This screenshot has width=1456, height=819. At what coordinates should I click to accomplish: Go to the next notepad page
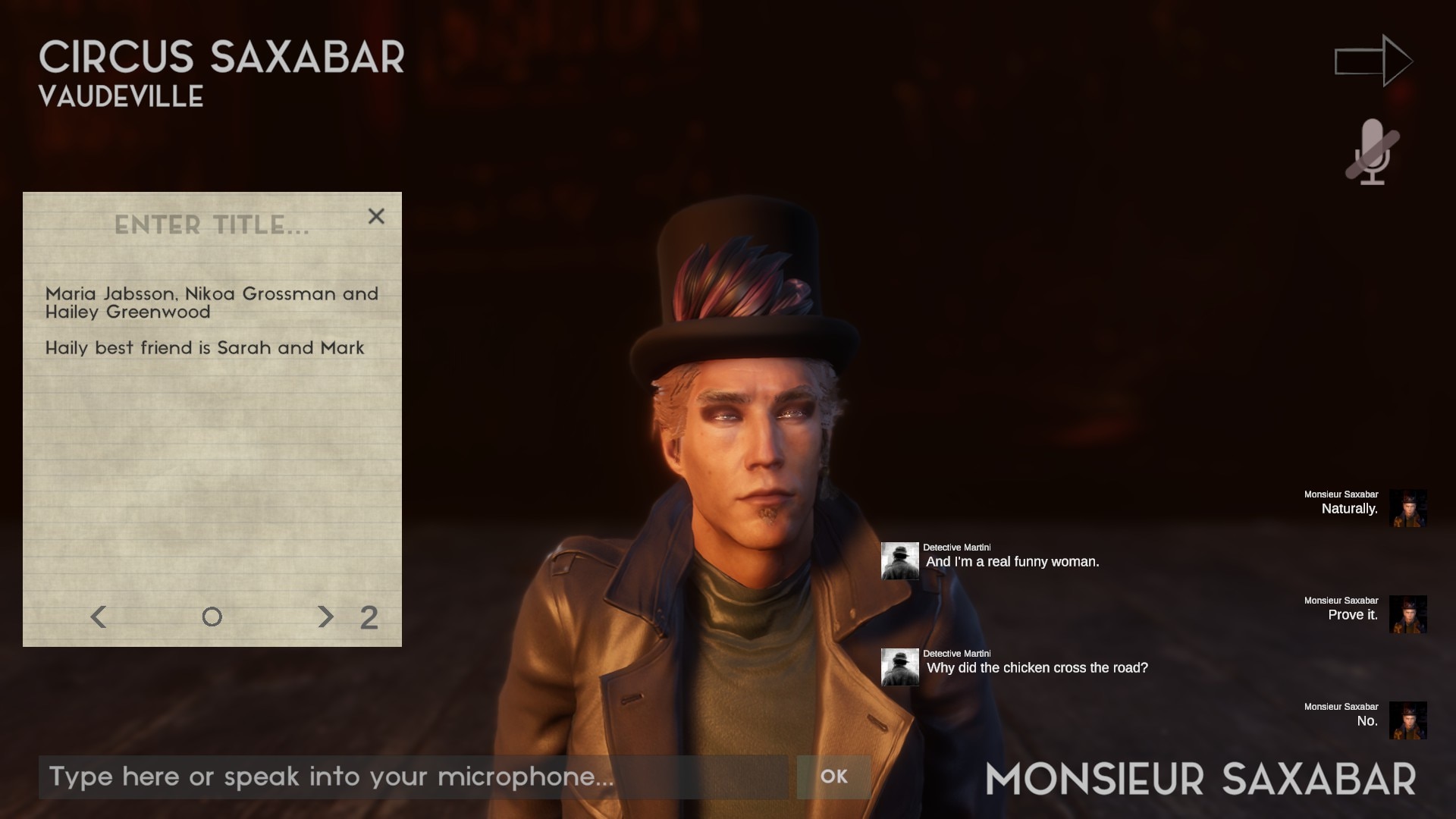click(325, 617)
